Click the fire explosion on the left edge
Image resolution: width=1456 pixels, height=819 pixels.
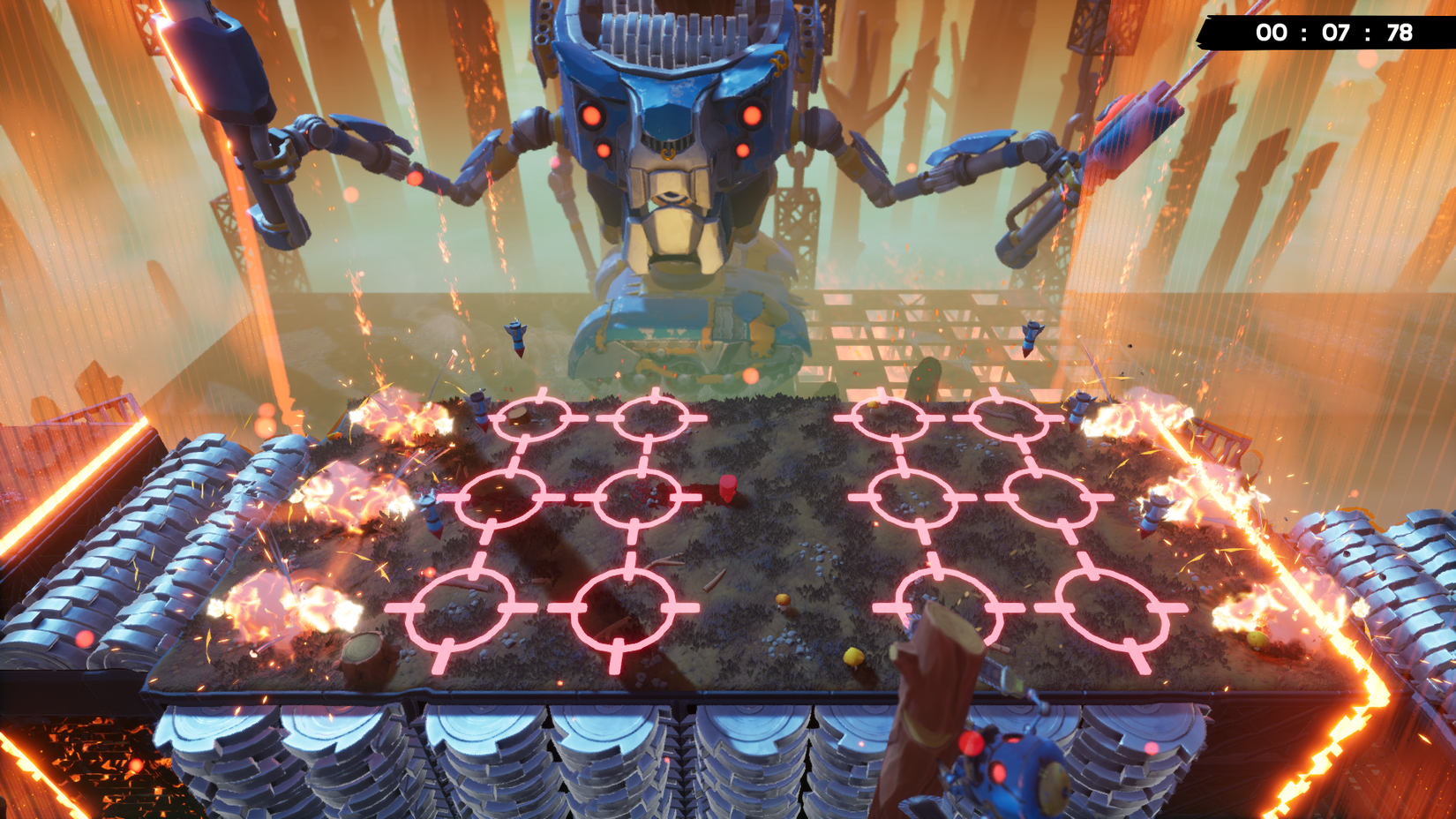coord(335,494)
